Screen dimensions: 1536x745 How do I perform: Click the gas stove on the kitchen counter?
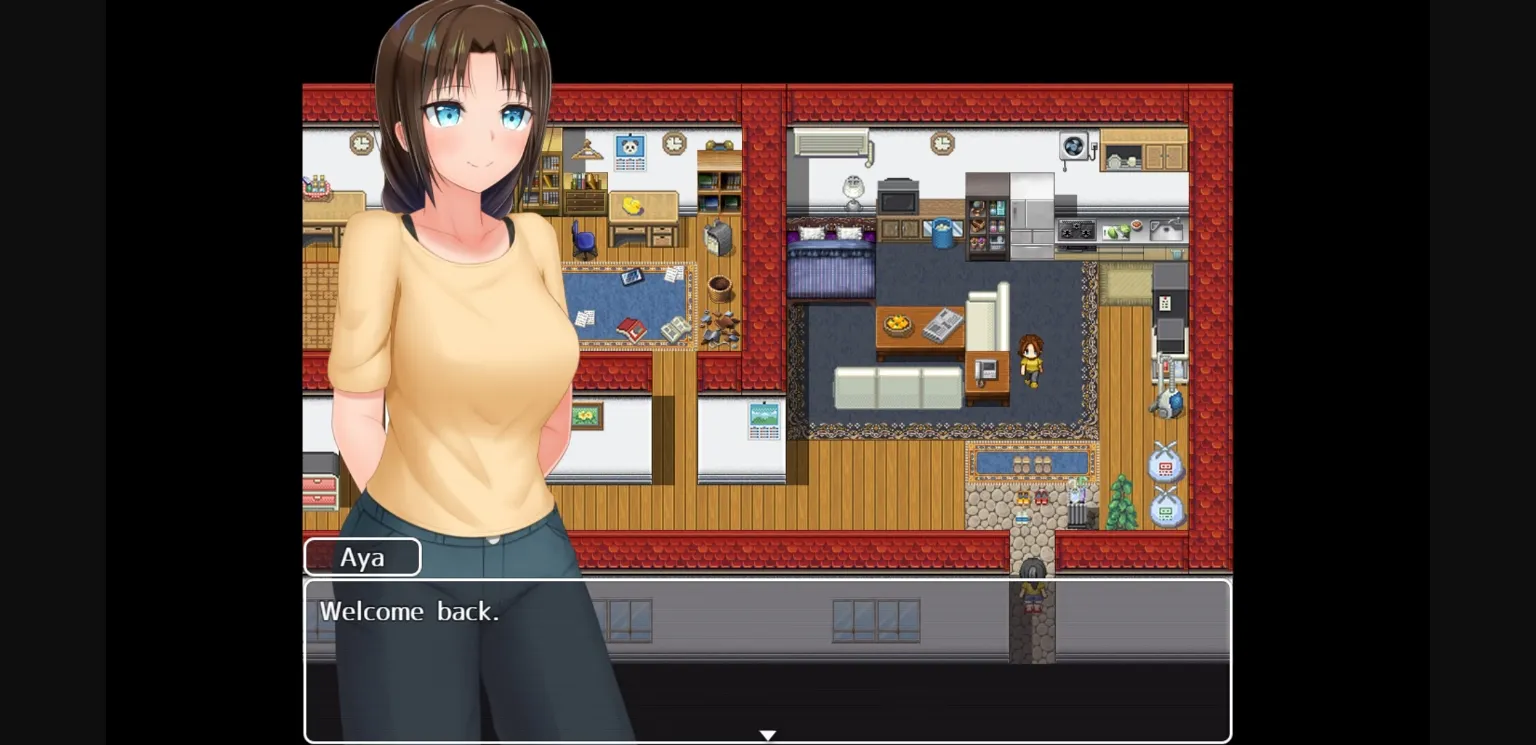(1077, 231)
